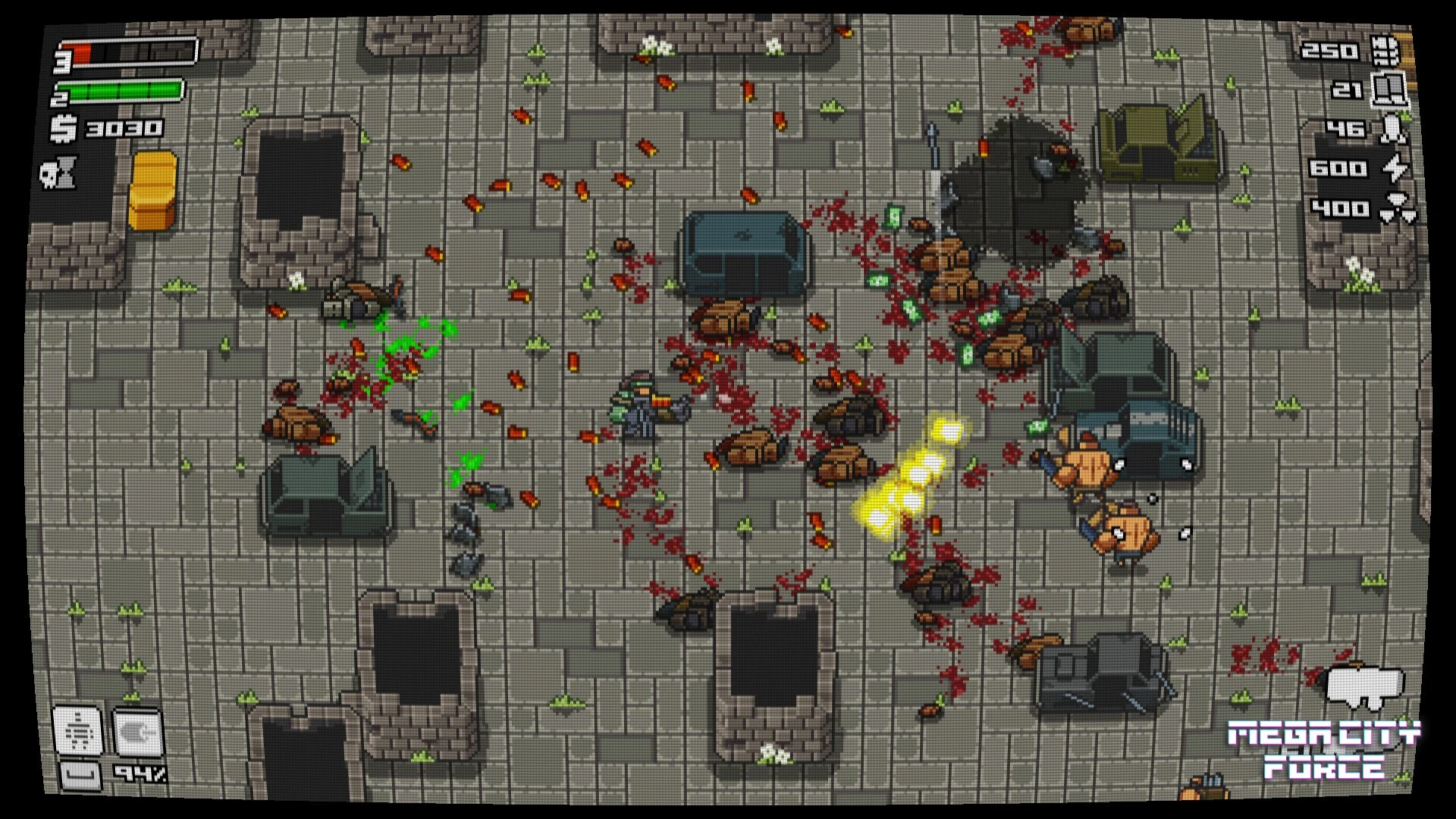Screen dimensions: 1456x819
Task: Select the robot drone ability slot
Action: (77, 730)
